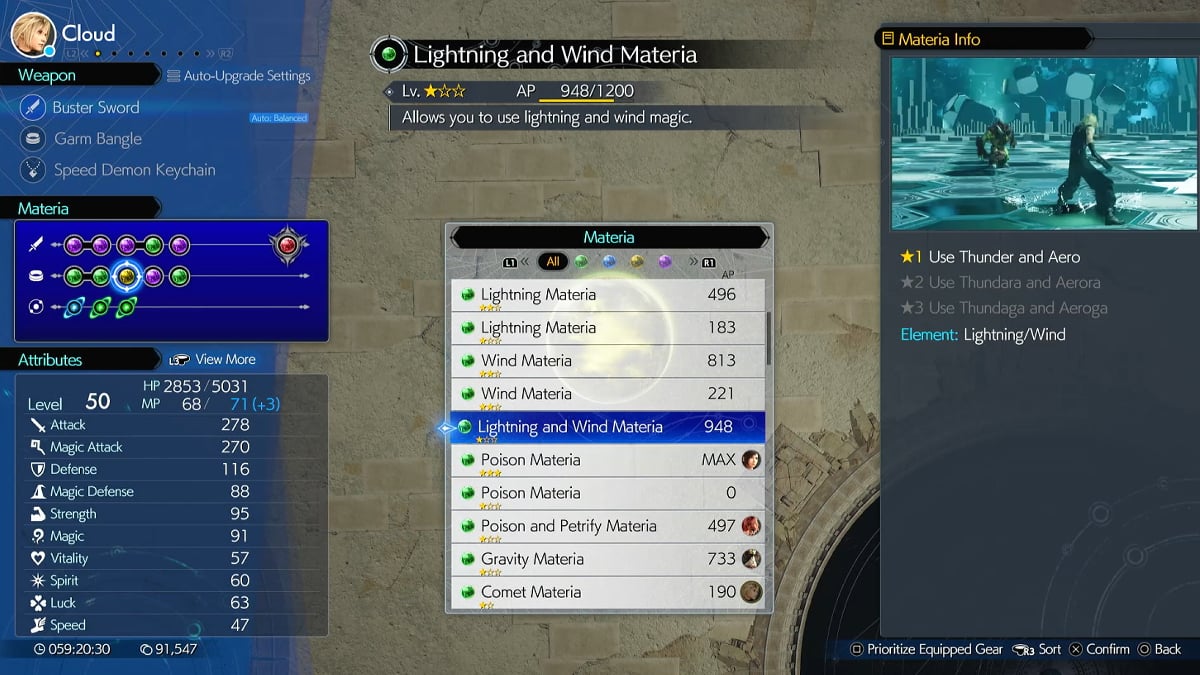
Task: Choose the Lightning Materia with 496 AP
Action: [x=607, y=295]
